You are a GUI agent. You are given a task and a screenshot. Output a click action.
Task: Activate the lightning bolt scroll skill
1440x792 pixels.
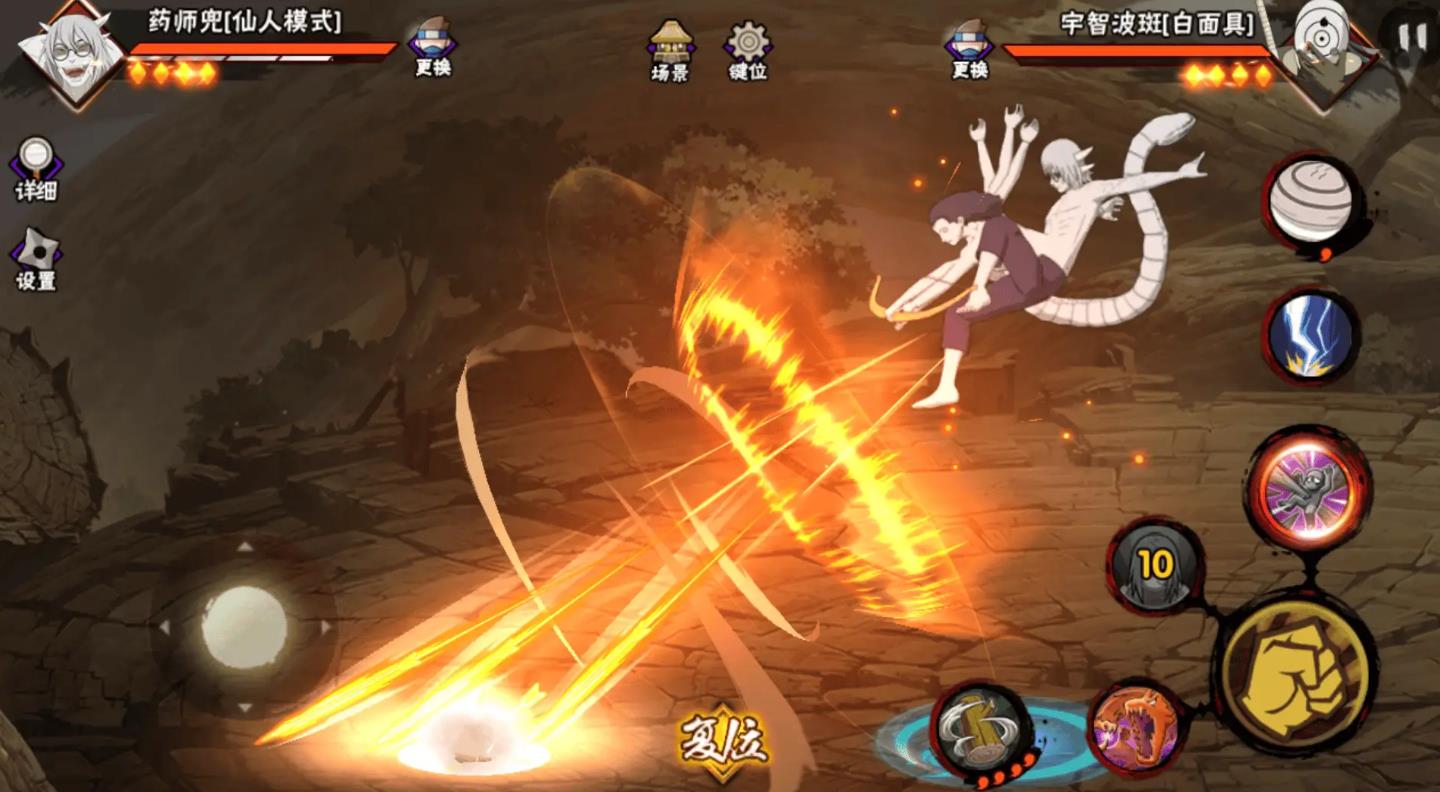(x=1311, y=336)
